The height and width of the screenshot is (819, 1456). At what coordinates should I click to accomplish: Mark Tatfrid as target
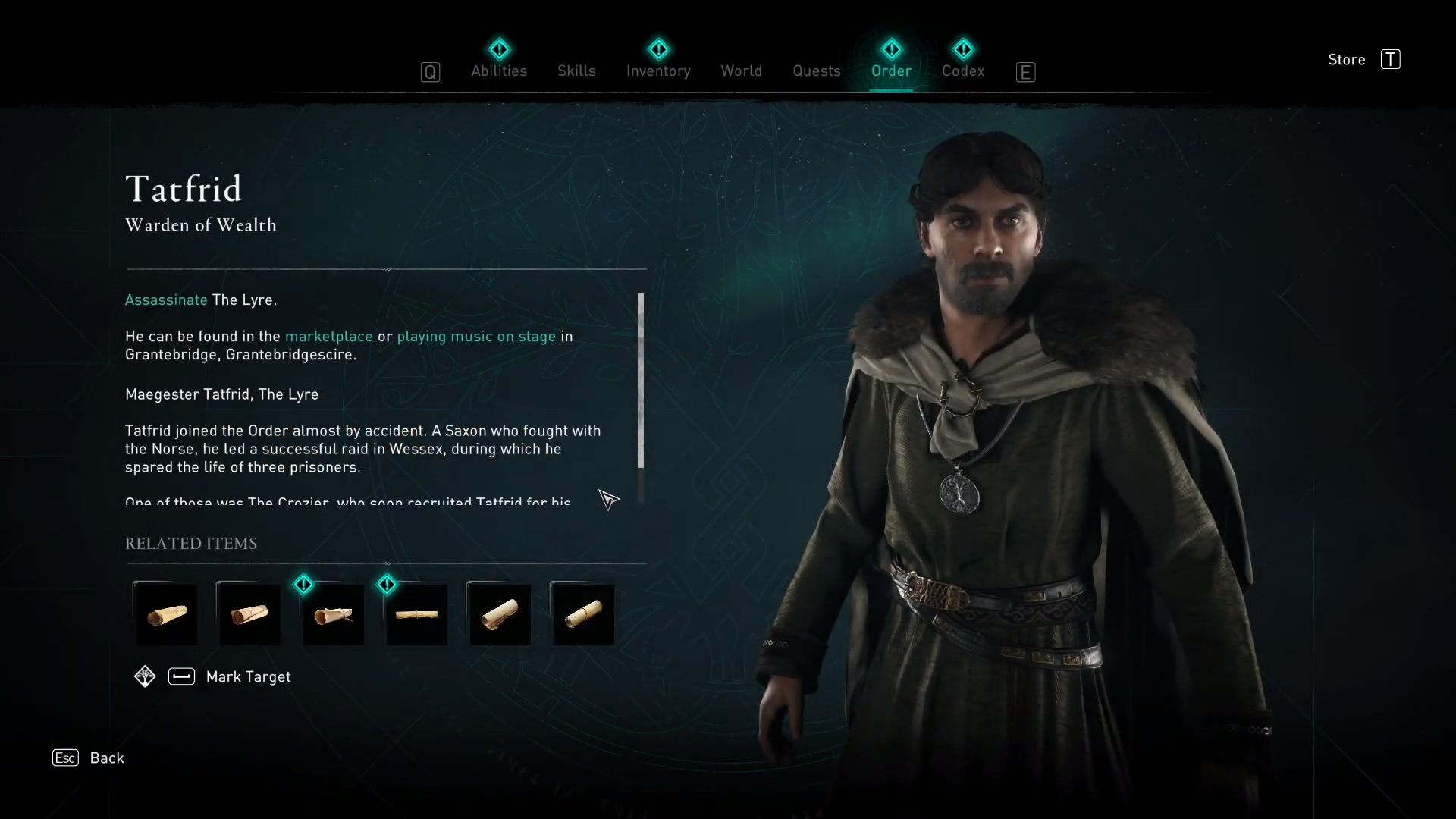point(247,676)
